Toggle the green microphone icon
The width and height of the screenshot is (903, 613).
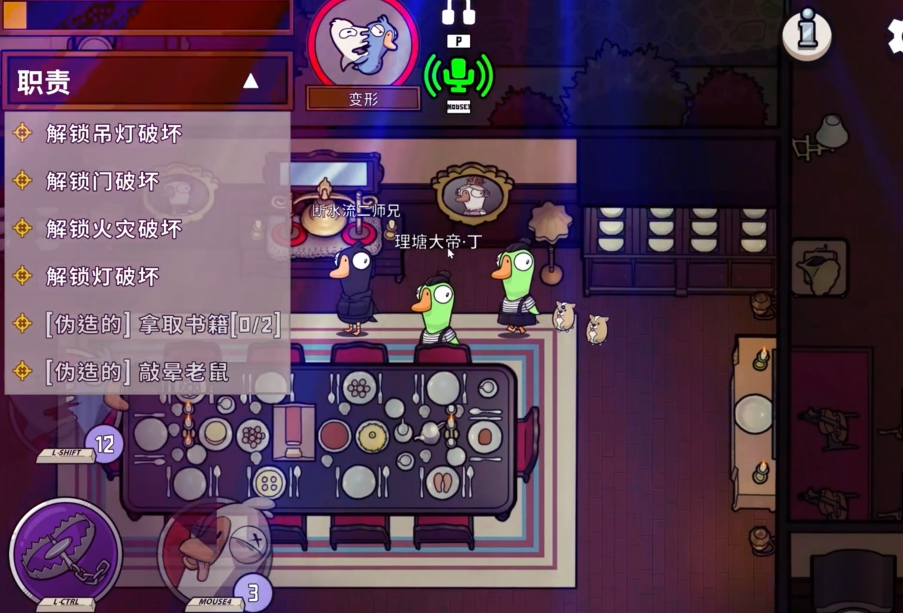pyautogui.click(x=459, y=74)
